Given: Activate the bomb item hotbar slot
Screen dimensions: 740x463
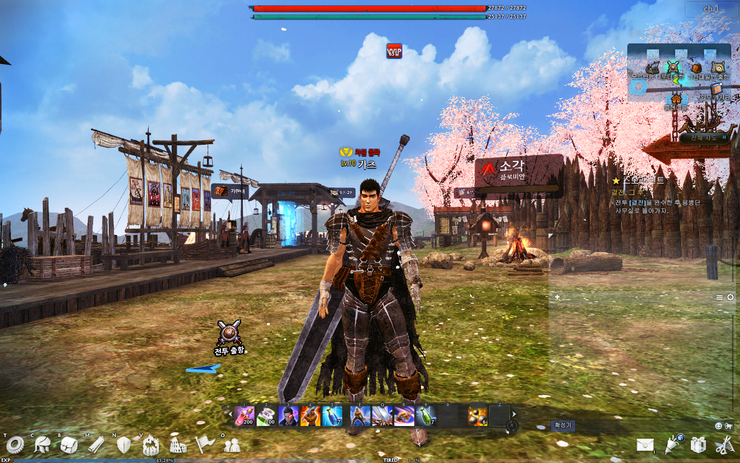Looking at the screenshot, I should 478,414.
